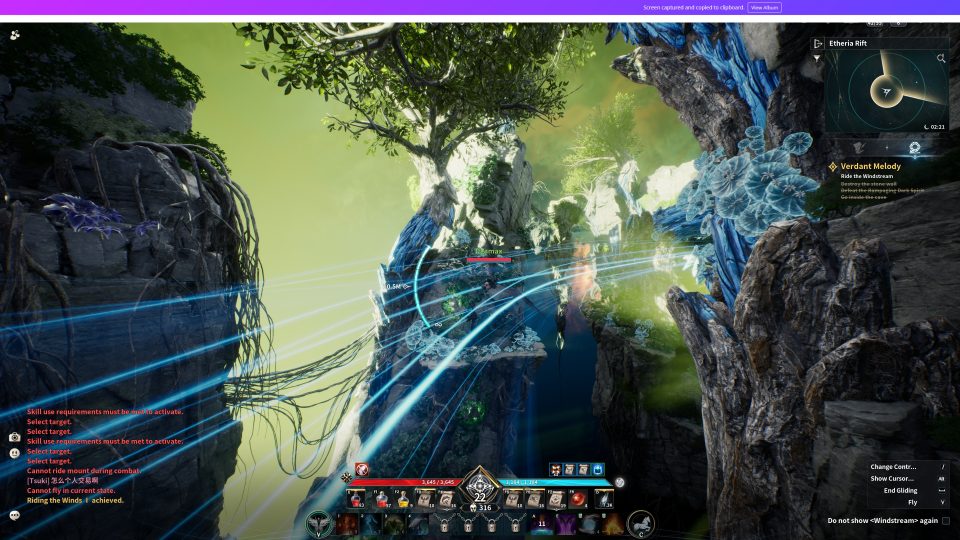Summon the mount with the horse icon
The image size is (960, 540).
point(641,524)
